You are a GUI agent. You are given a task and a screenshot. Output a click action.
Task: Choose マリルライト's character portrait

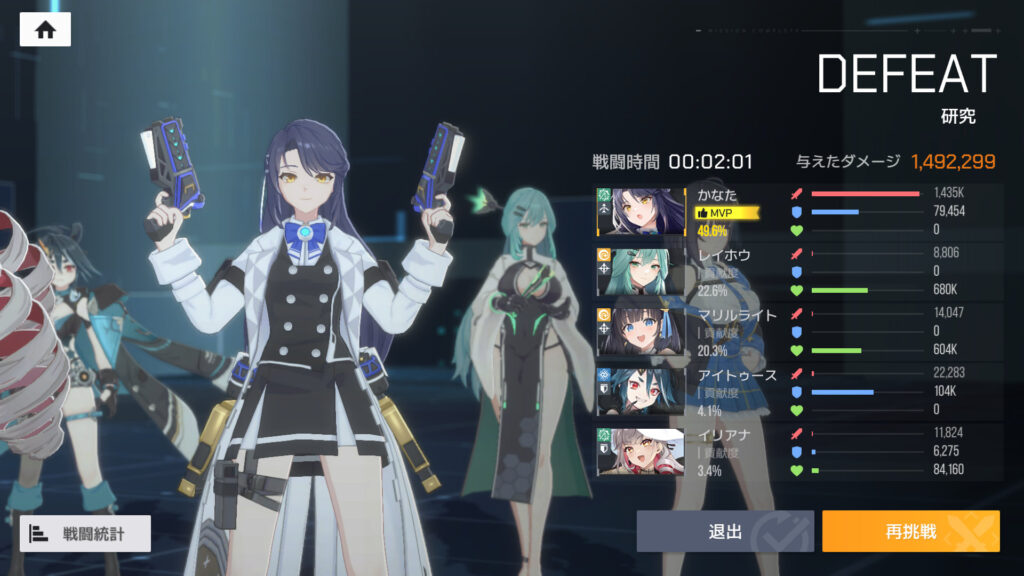pyautogui.click(x=641, y=331)
